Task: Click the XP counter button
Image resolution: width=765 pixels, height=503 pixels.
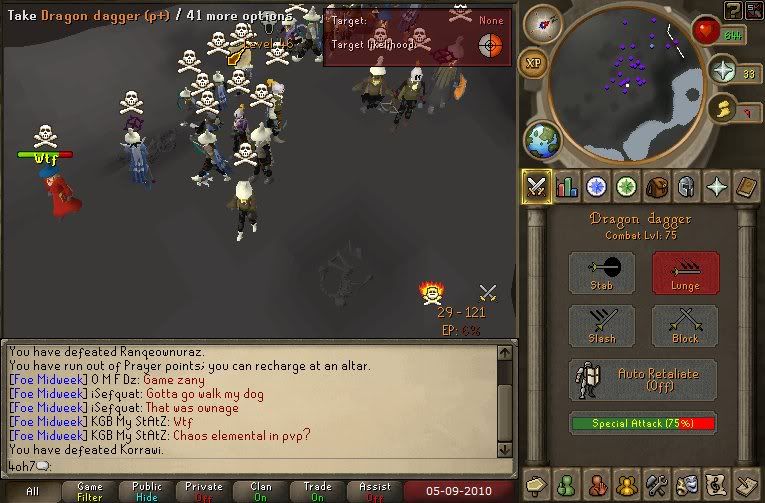Action: point(537,62)
